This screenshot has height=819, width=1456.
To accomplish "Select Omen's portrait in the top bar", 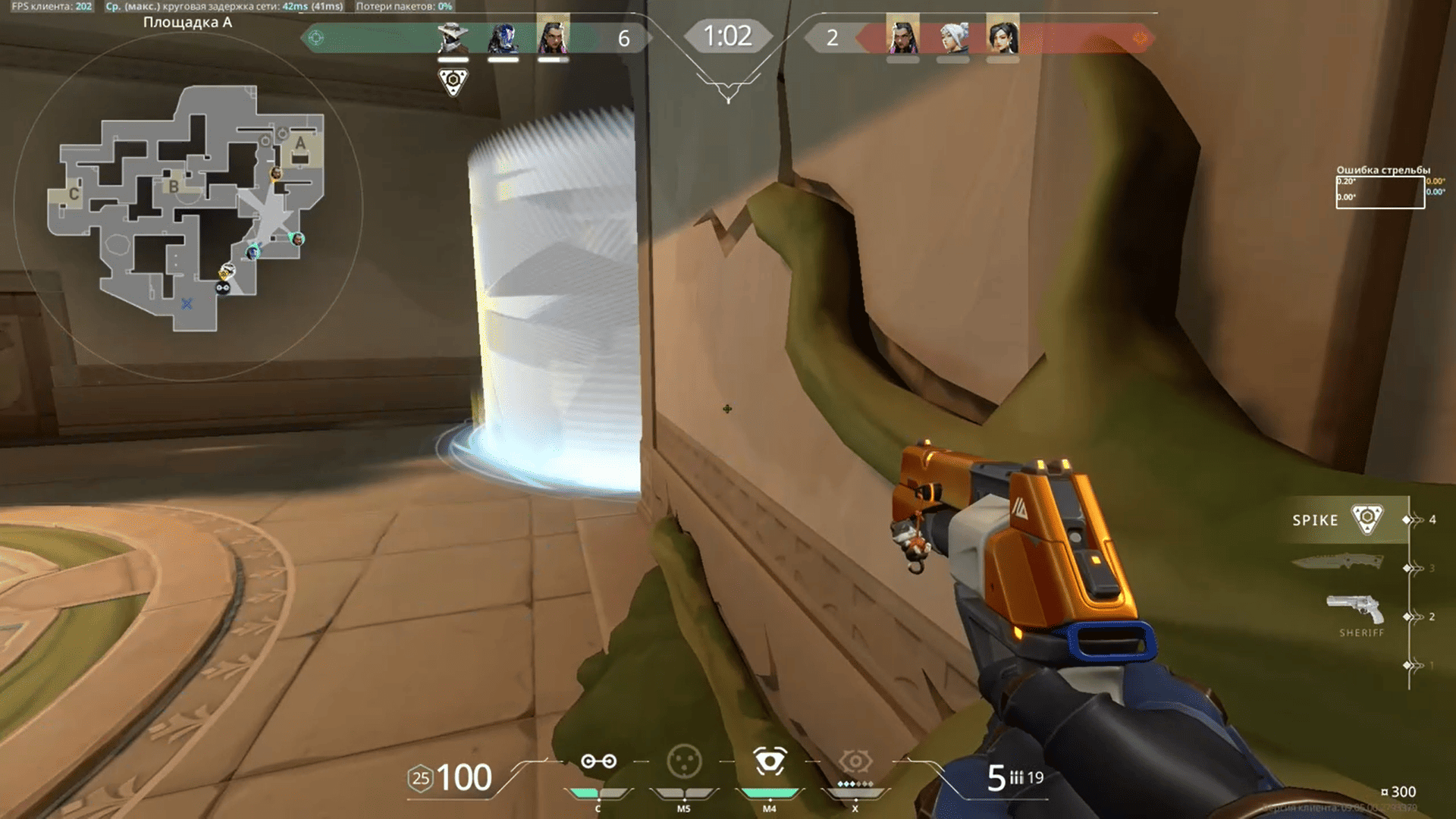I will point(503,37).
